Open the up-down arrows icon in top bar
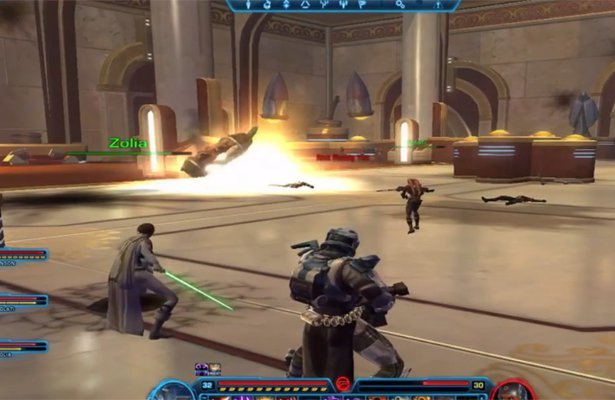 [286, 5]
